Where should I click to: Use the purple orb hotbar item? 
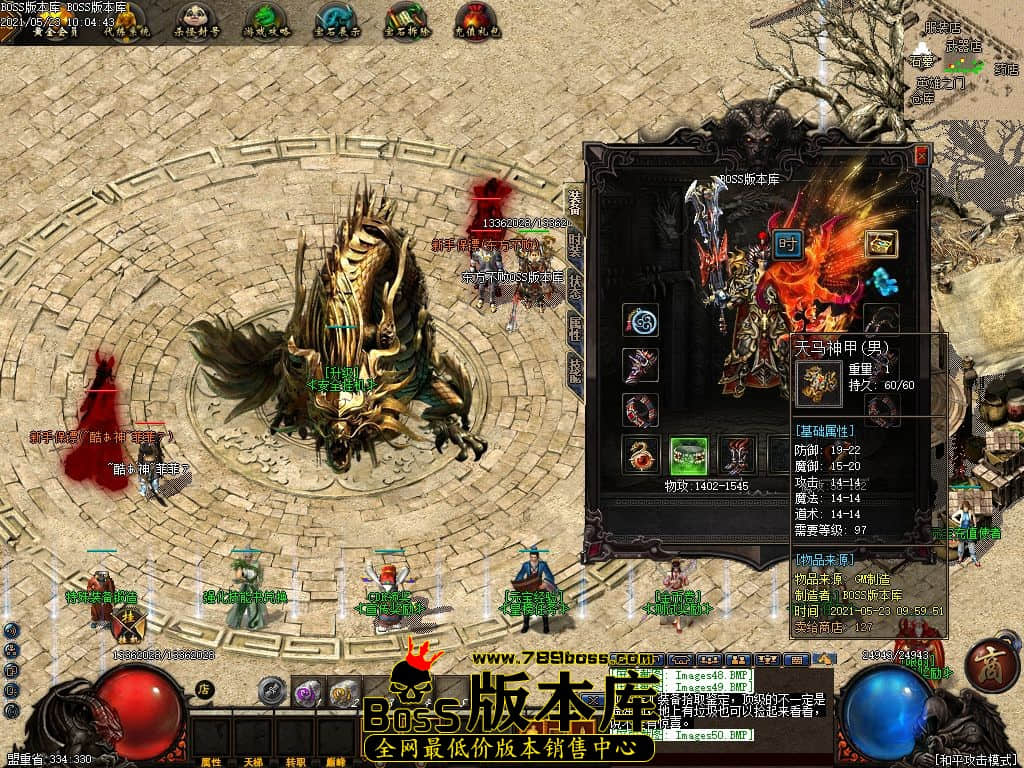tap(307, 692)
